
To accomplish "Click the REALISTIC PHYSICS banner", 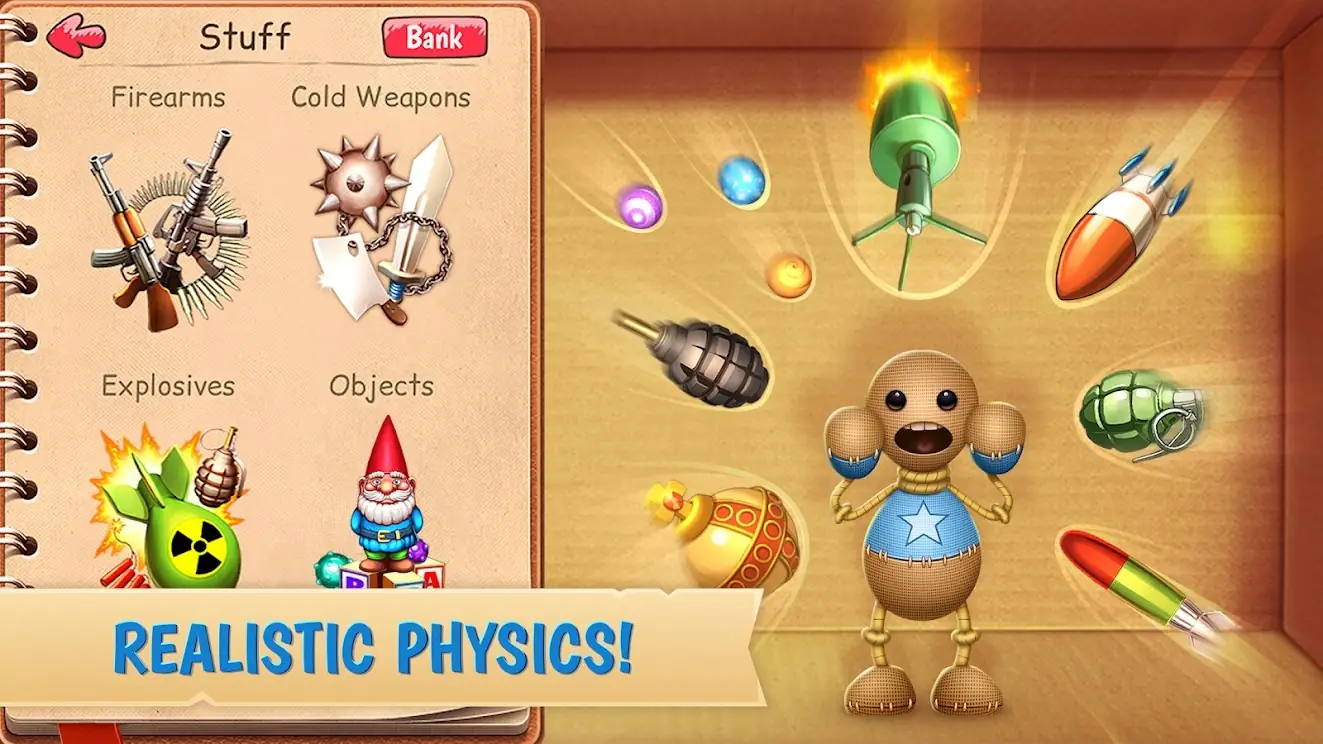I will coord(375,645).
